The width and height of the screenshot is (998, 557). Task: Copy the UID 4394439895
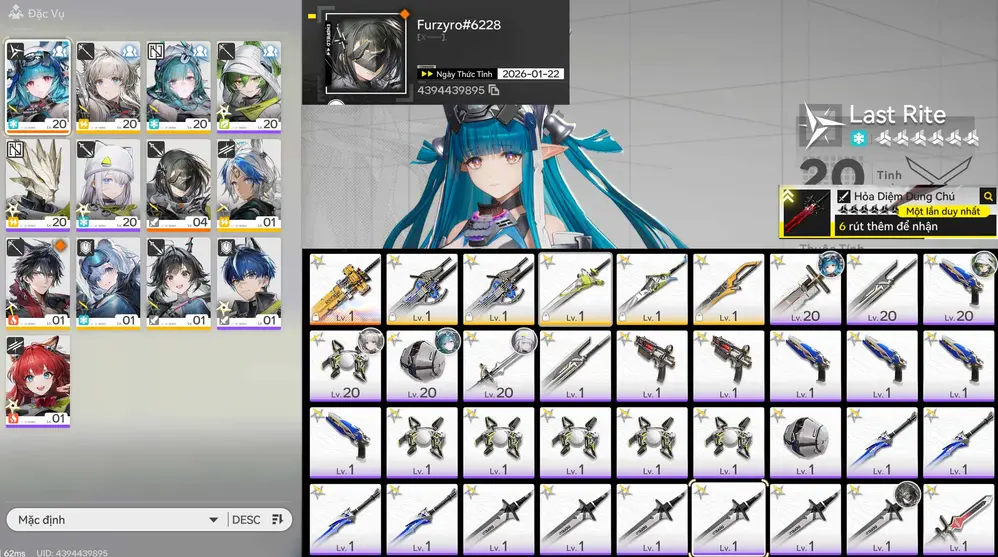coord(494,91)
